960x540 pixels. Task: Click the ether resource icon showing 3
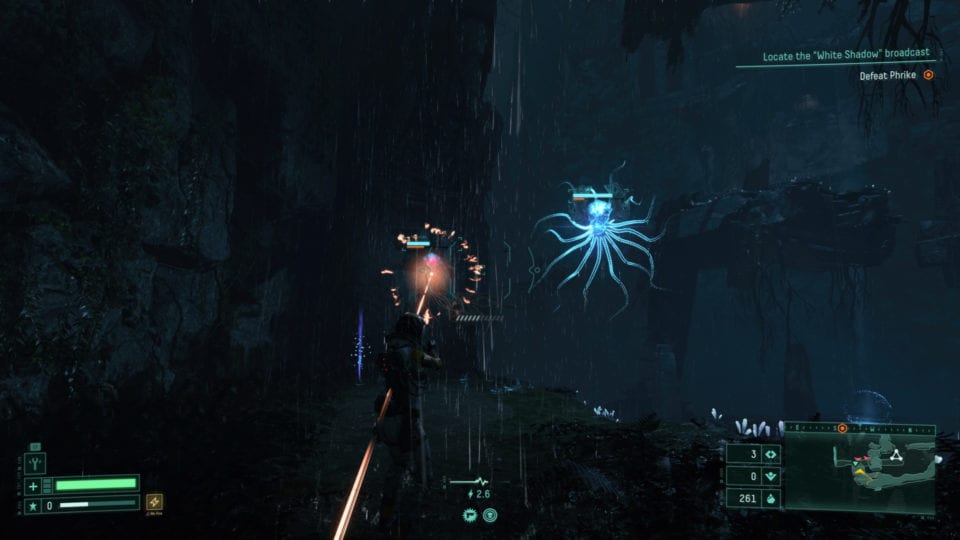pos(770,454)
